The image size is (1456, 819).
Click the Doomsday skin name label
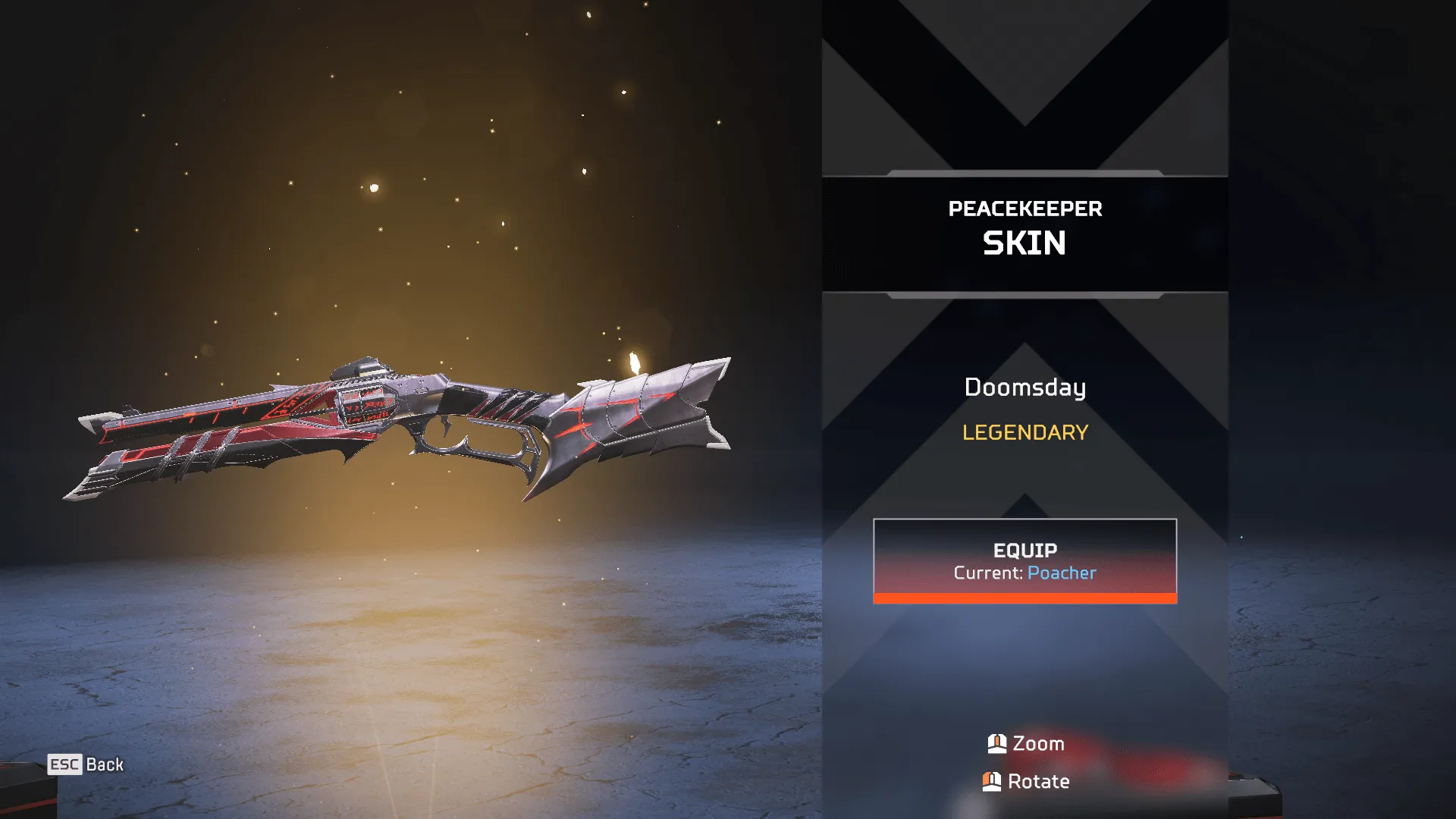pyautogui.click(x=1025, y=388)
